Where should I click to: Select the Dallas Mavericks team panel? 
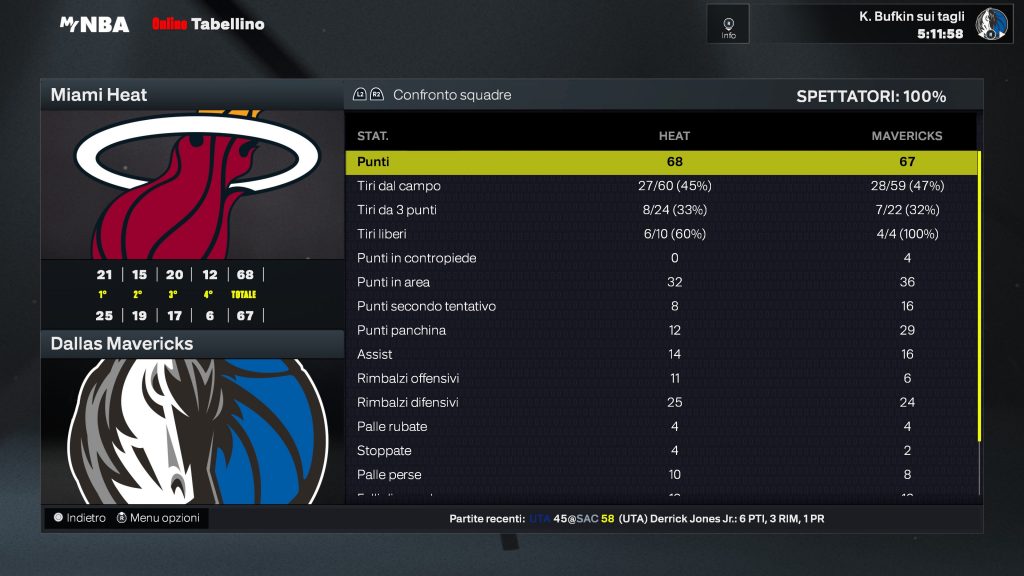coord(192,420)
